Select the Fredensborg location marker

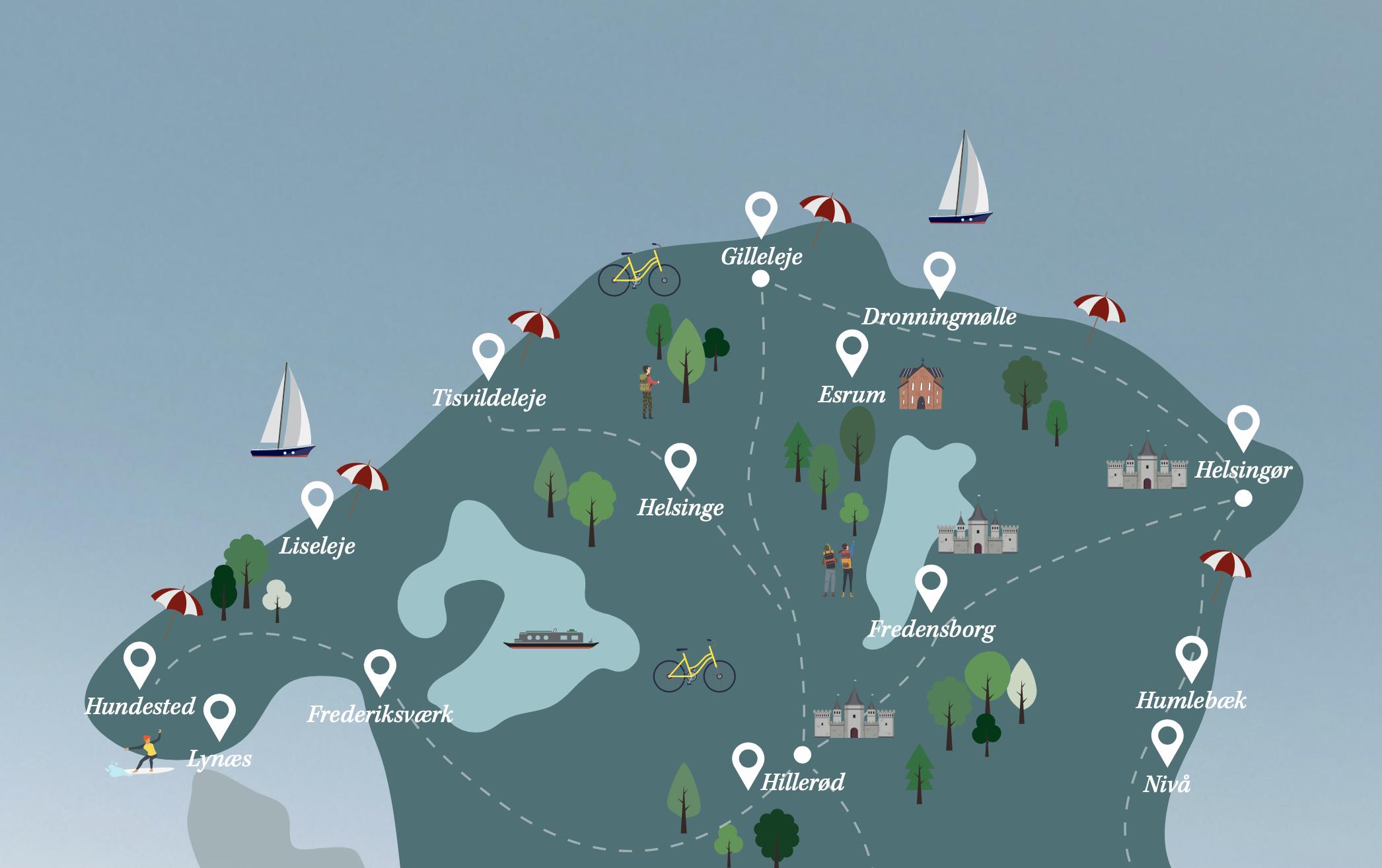931,583
